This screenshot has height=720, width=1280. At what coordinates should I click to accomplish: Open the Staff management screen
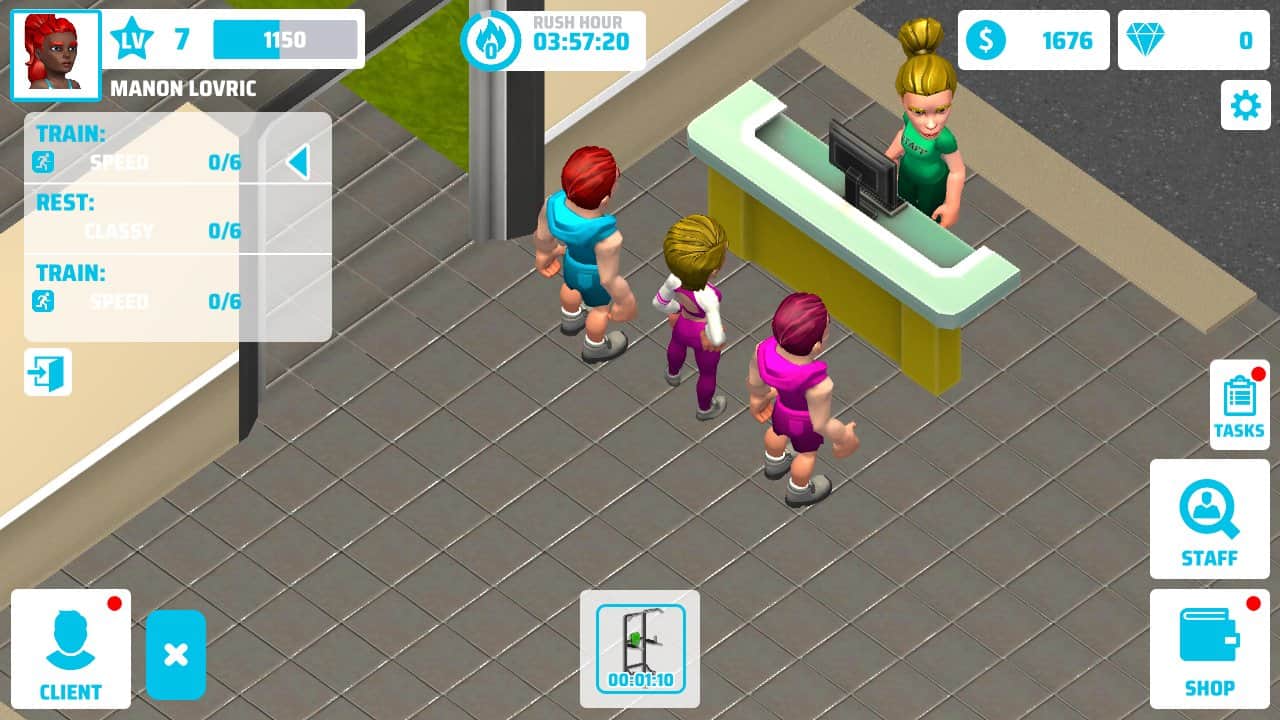click(1209, 520)
